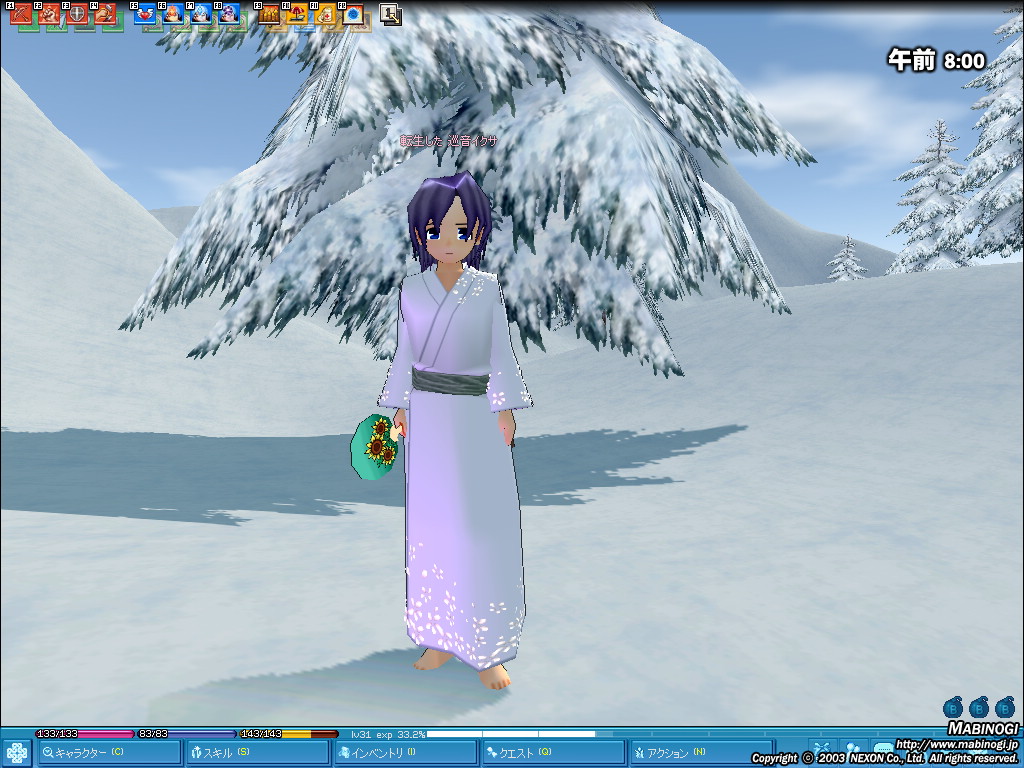Use the F11 first aid skill
The image size is (1024, 768).
326,15
